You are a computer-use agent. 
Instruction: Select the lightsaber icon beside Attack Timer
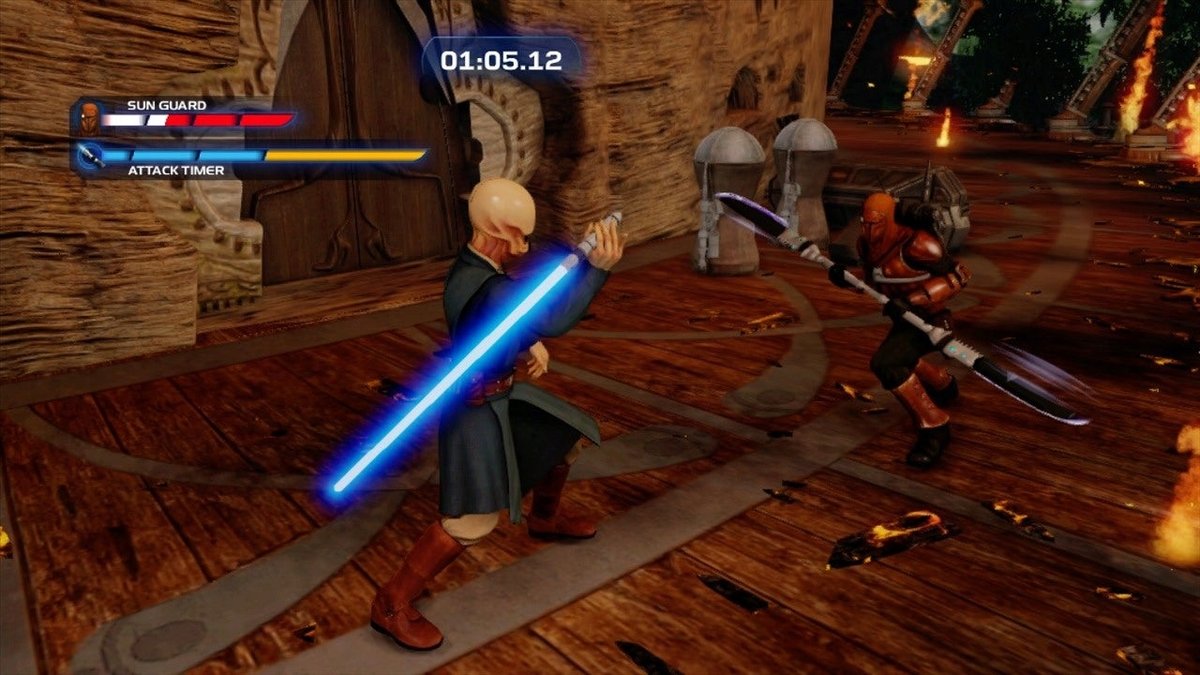pyautogui.click(x=89, y=157)
